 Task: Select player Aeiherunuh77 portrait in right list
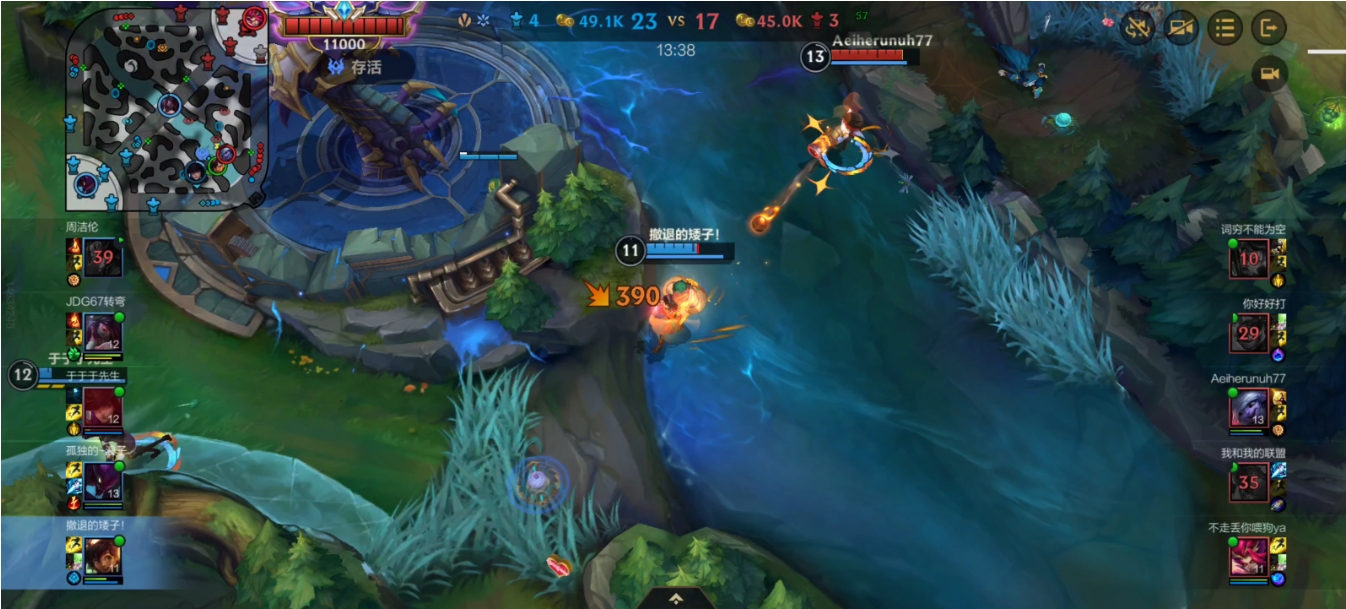[1250, 408]
